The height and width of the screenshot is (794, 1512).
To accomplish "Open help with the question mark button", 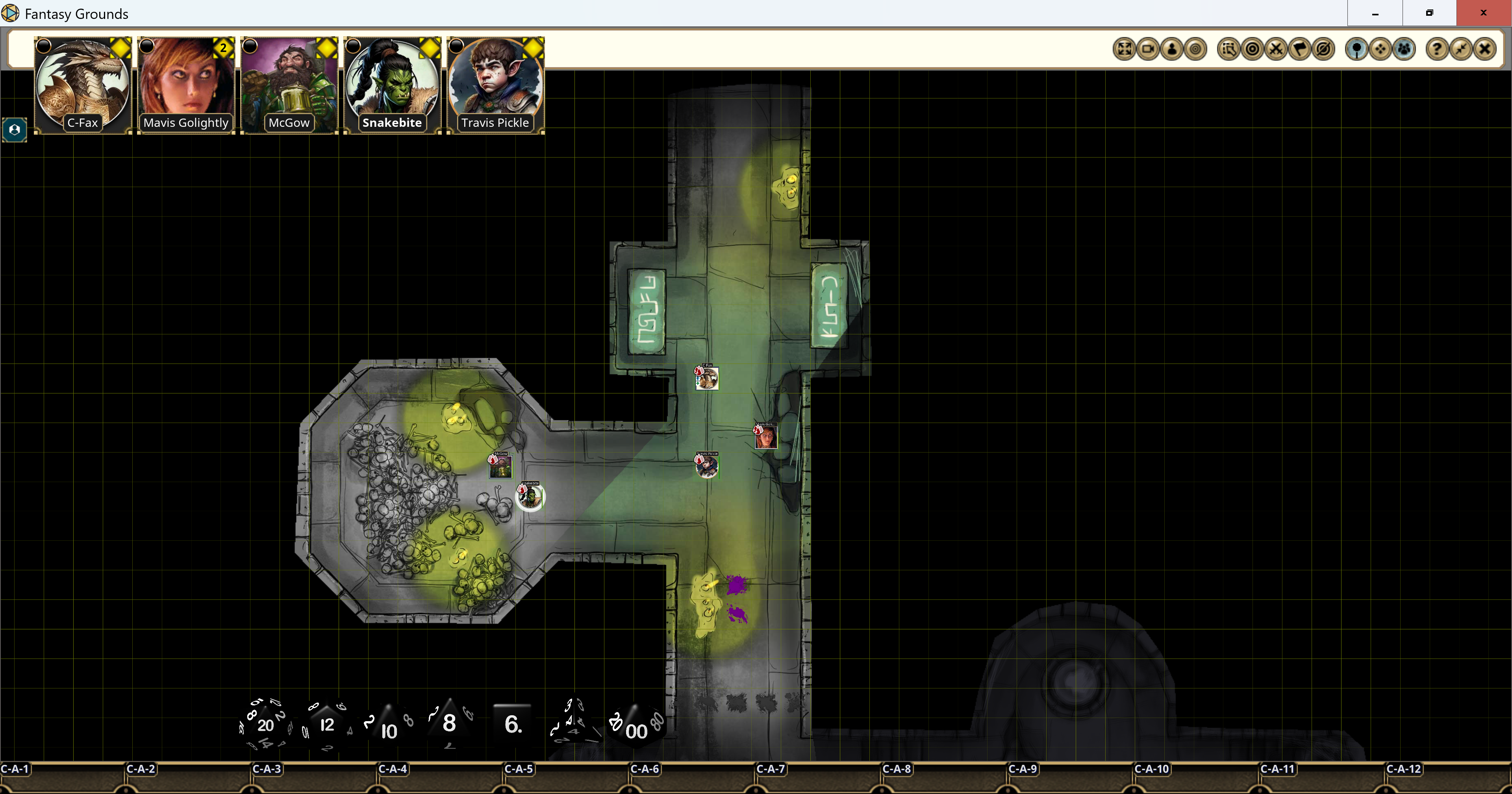I will [1437, 49].
